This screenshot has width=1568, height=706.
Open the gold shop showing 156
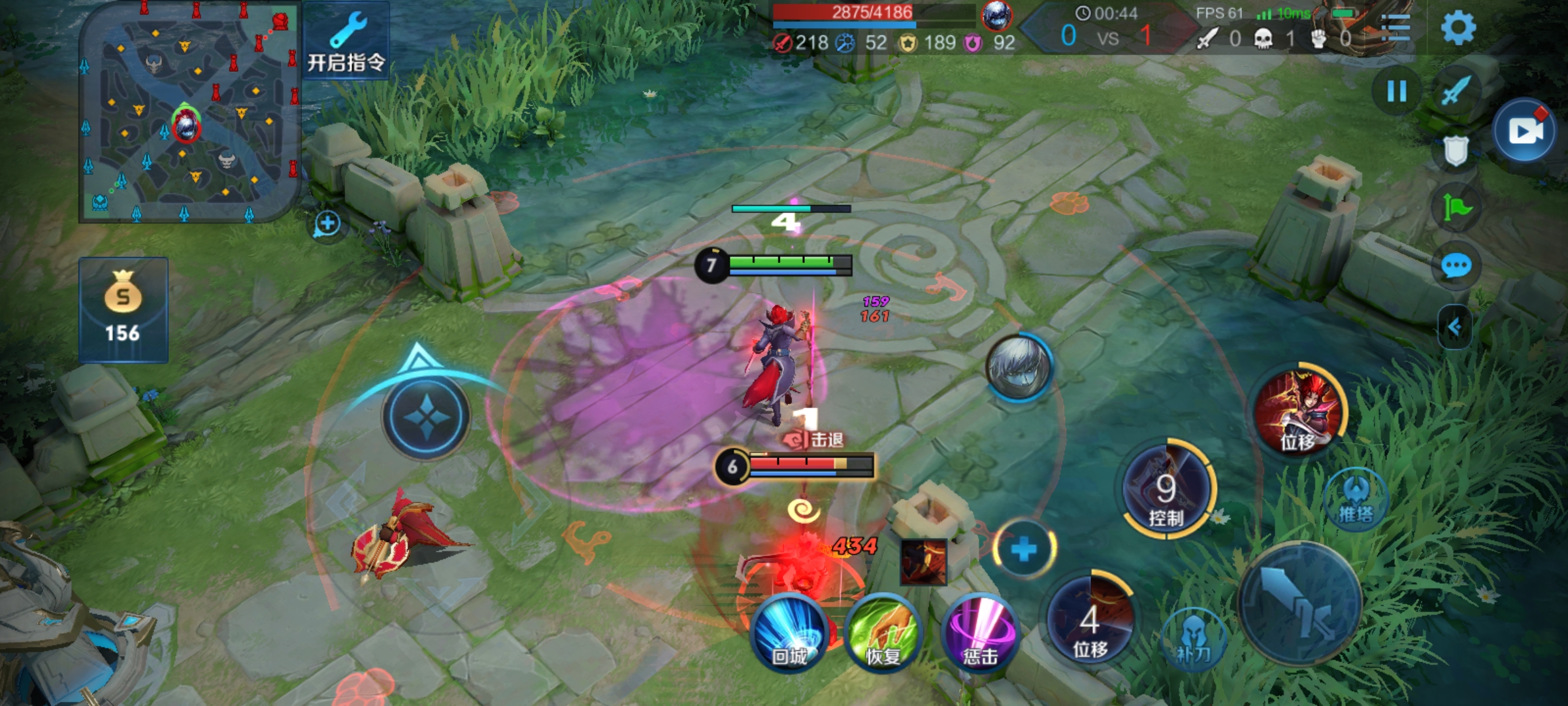[x=123, y=309]
